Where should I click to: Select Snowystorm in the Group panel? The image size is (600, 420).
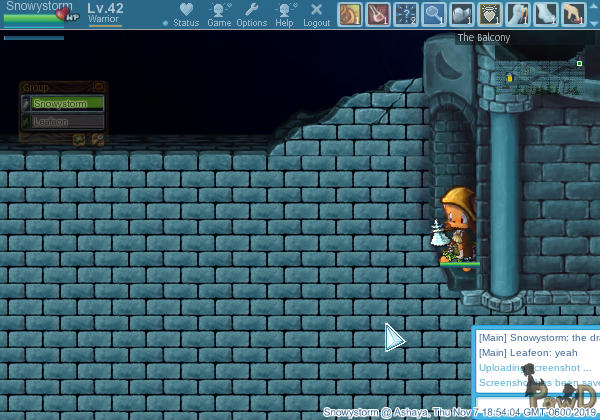[68, 103]
